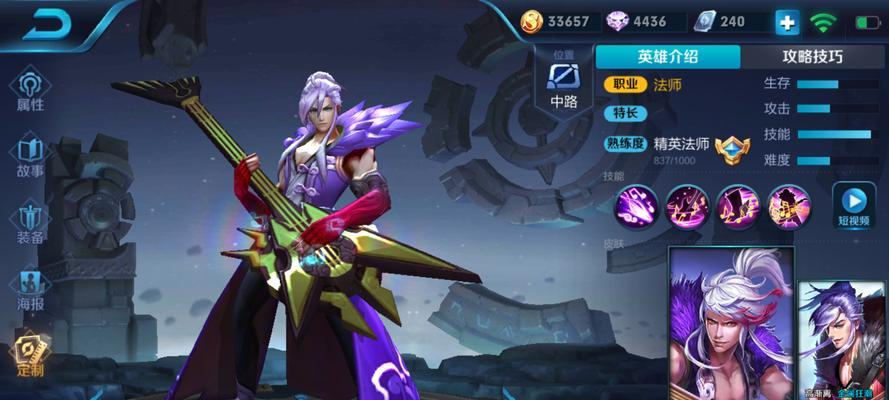Play the 短视频 short video

point(853,207)
